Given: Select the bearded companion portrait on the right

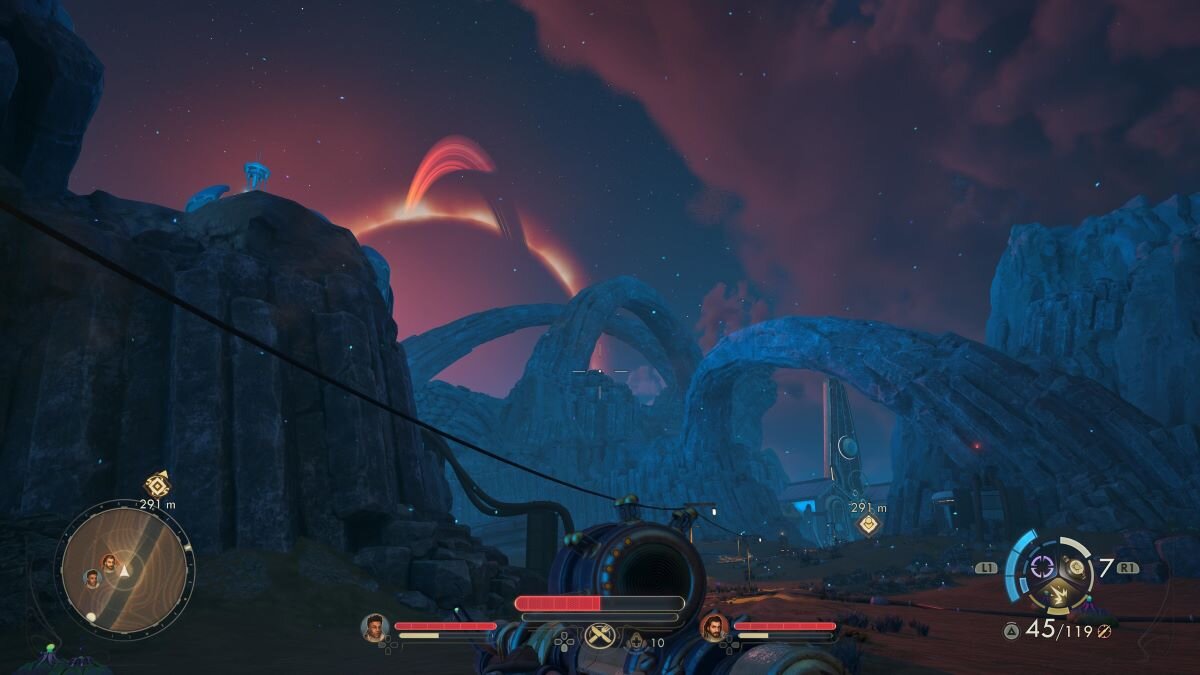Looking at the screenshot, I should tap(714, 627).
